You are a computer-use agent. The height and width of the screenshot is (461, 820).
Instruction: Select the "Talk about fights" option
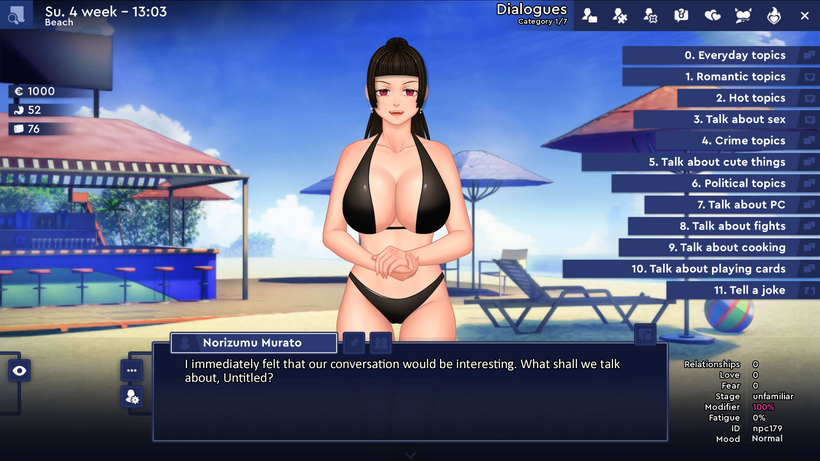pyautogui.click(x=738, y=226)
